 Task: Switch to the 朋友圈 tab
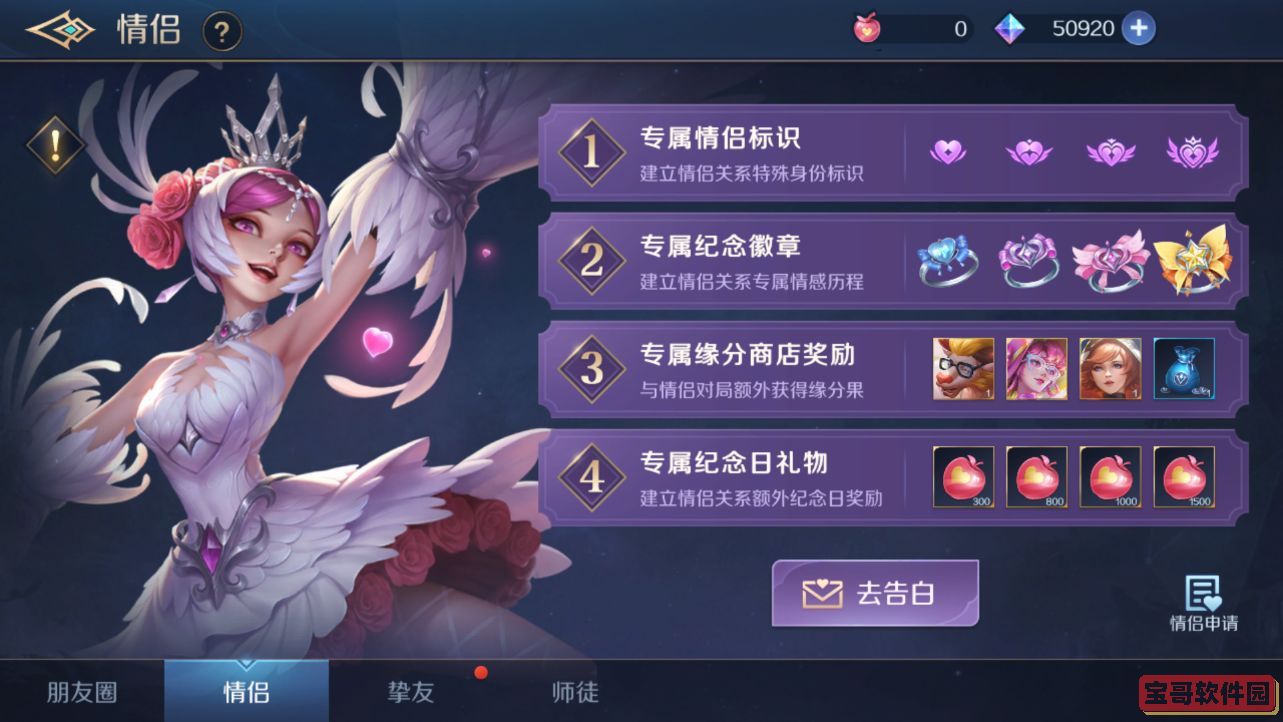(x=82, y=691)
